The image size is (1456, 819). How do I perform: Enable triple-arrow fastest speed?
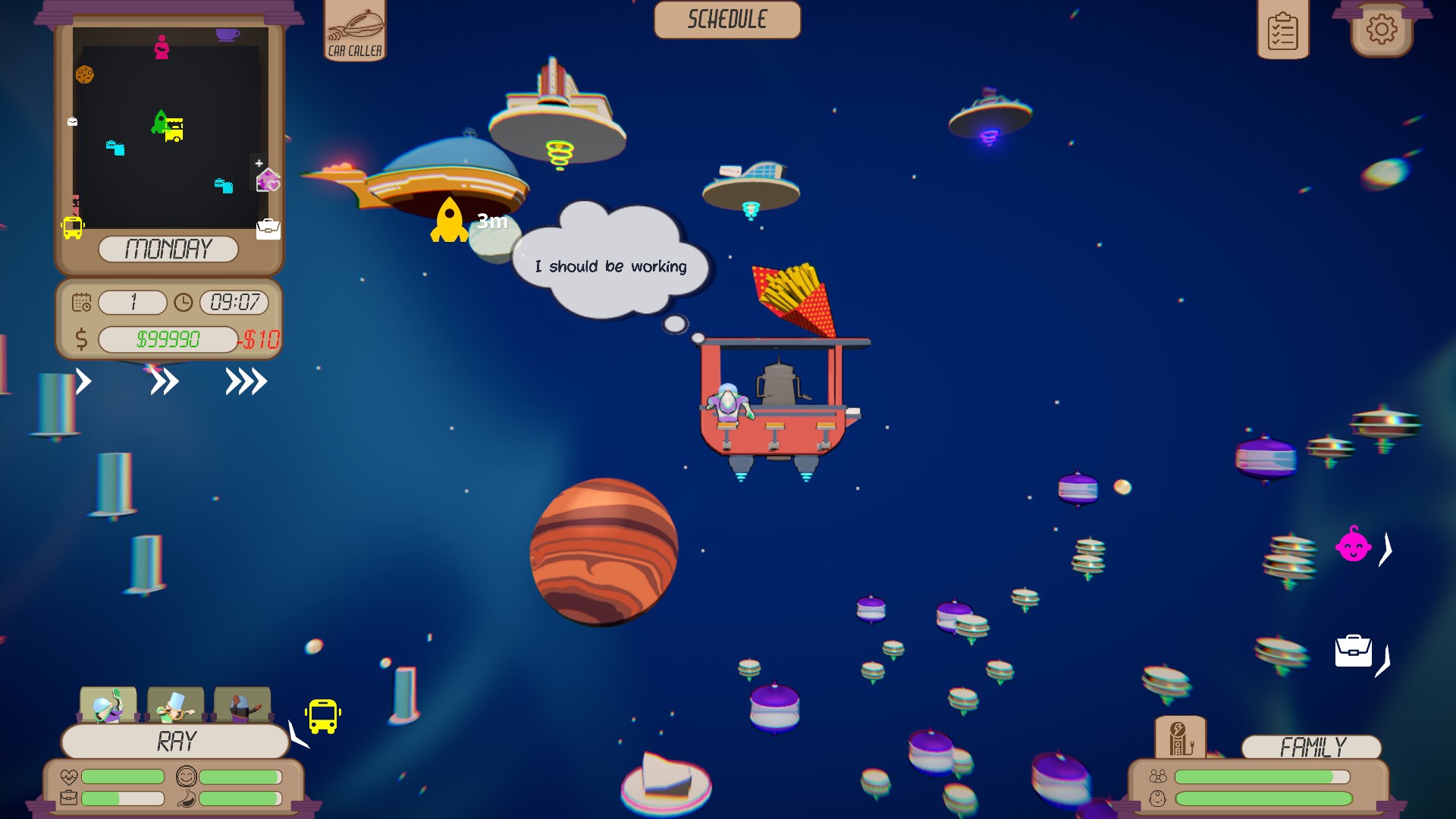tap(244, 381)
